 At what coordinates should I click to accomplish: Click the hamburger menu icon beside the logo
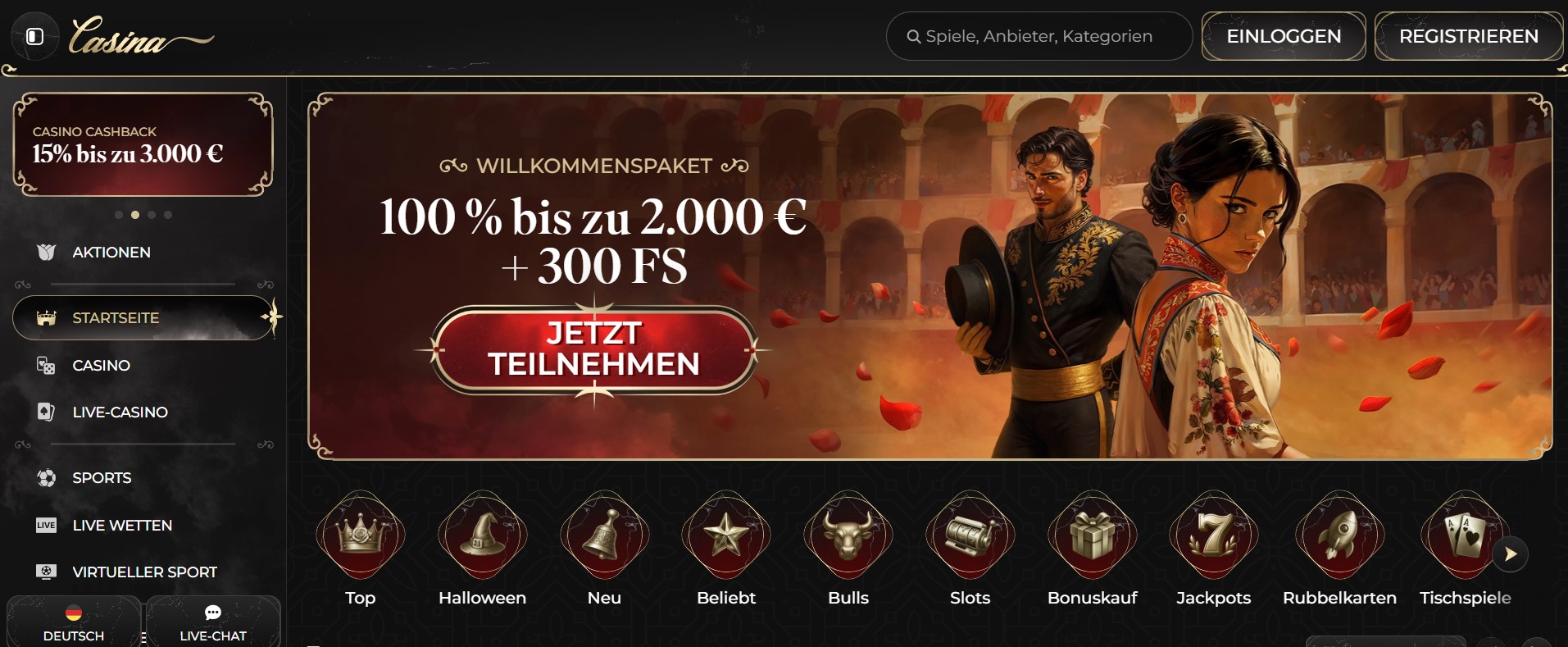pyautogui.click(x=34, y=36)
